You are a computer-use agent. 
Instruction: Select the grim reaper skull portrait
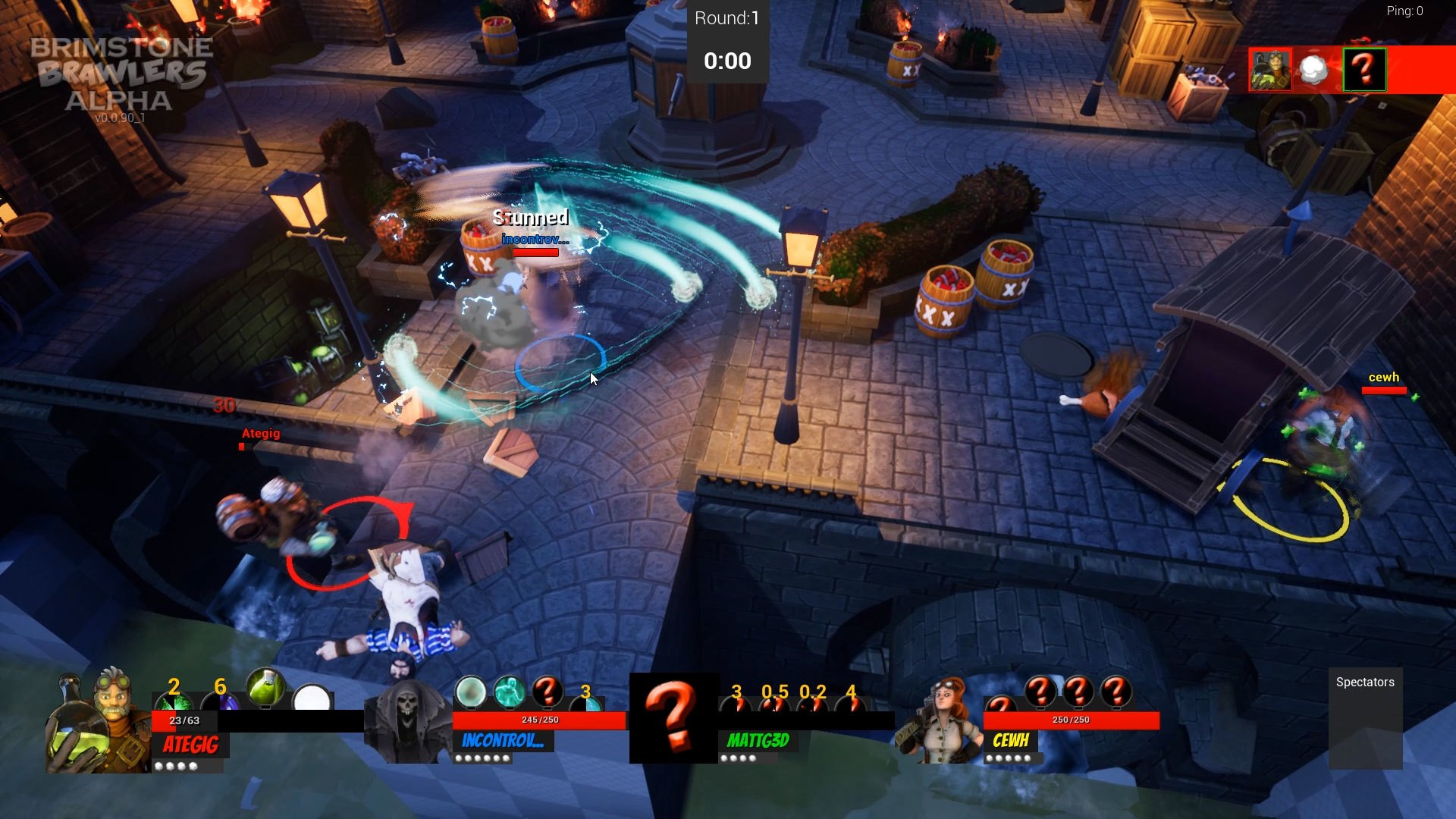point(407,720)
